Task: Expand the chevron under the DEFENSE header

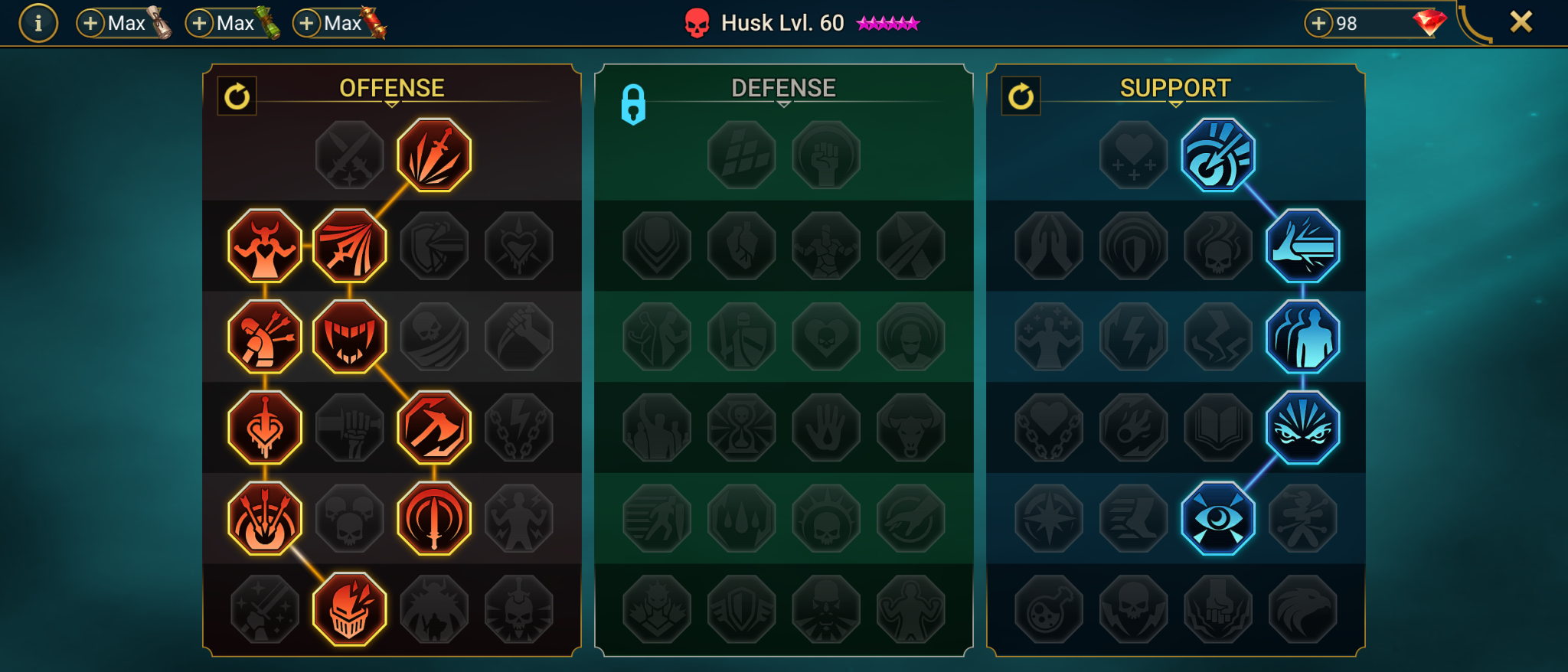Action: [x=782, y=106]
